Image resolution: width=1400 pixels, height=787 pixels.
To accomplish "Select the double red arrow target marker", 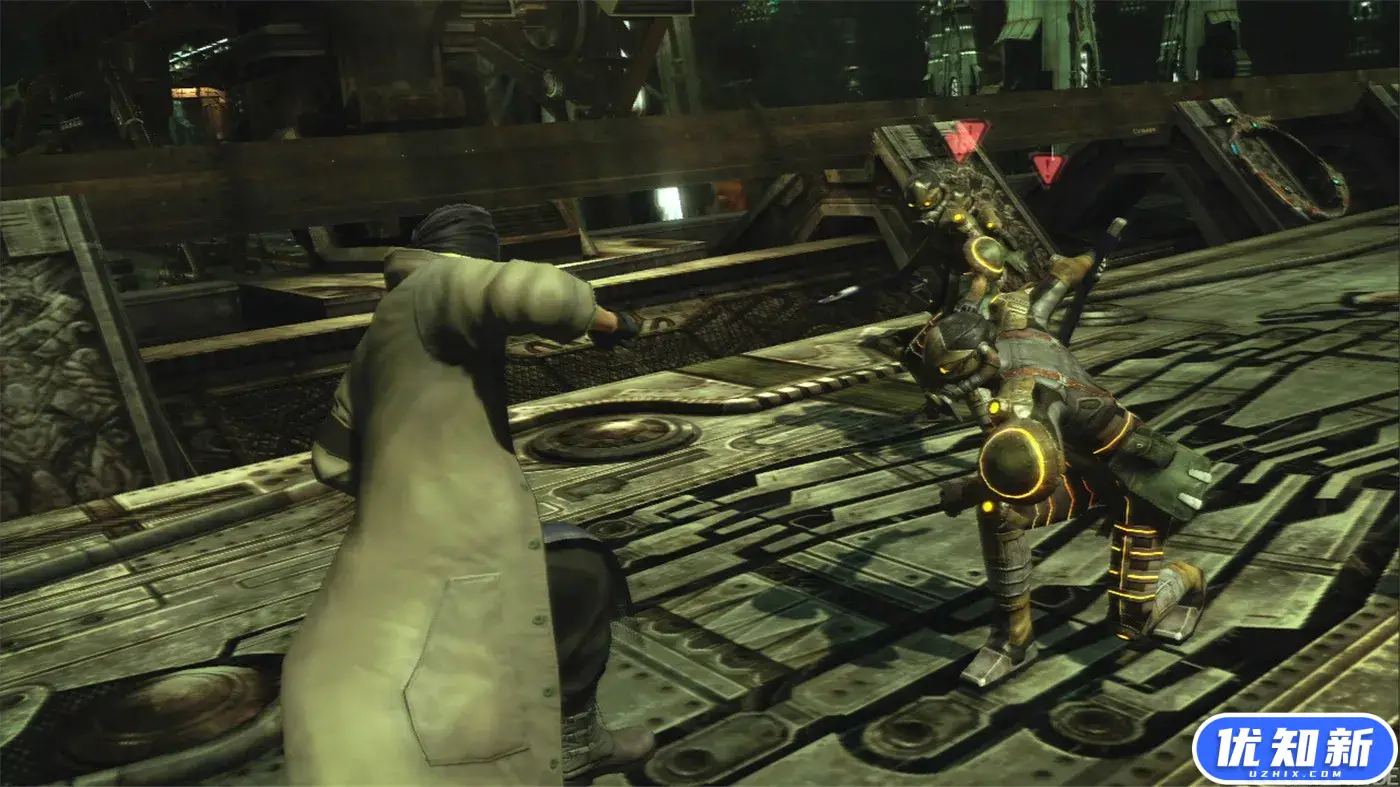I will [965, 139].
